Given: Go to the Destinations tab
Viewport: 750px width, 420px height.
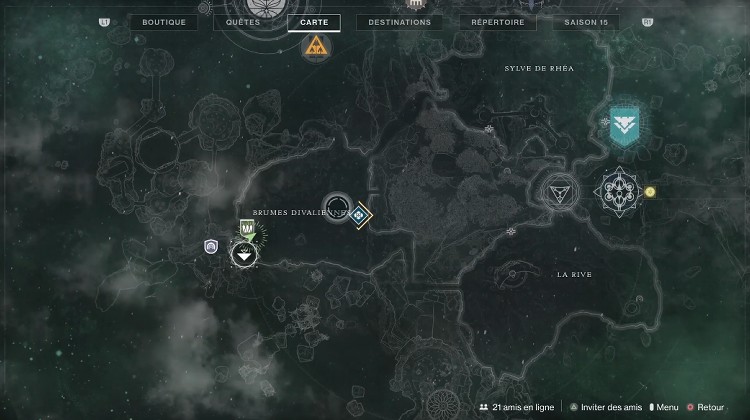Looking at the screenshot, I should pos(399,22).
